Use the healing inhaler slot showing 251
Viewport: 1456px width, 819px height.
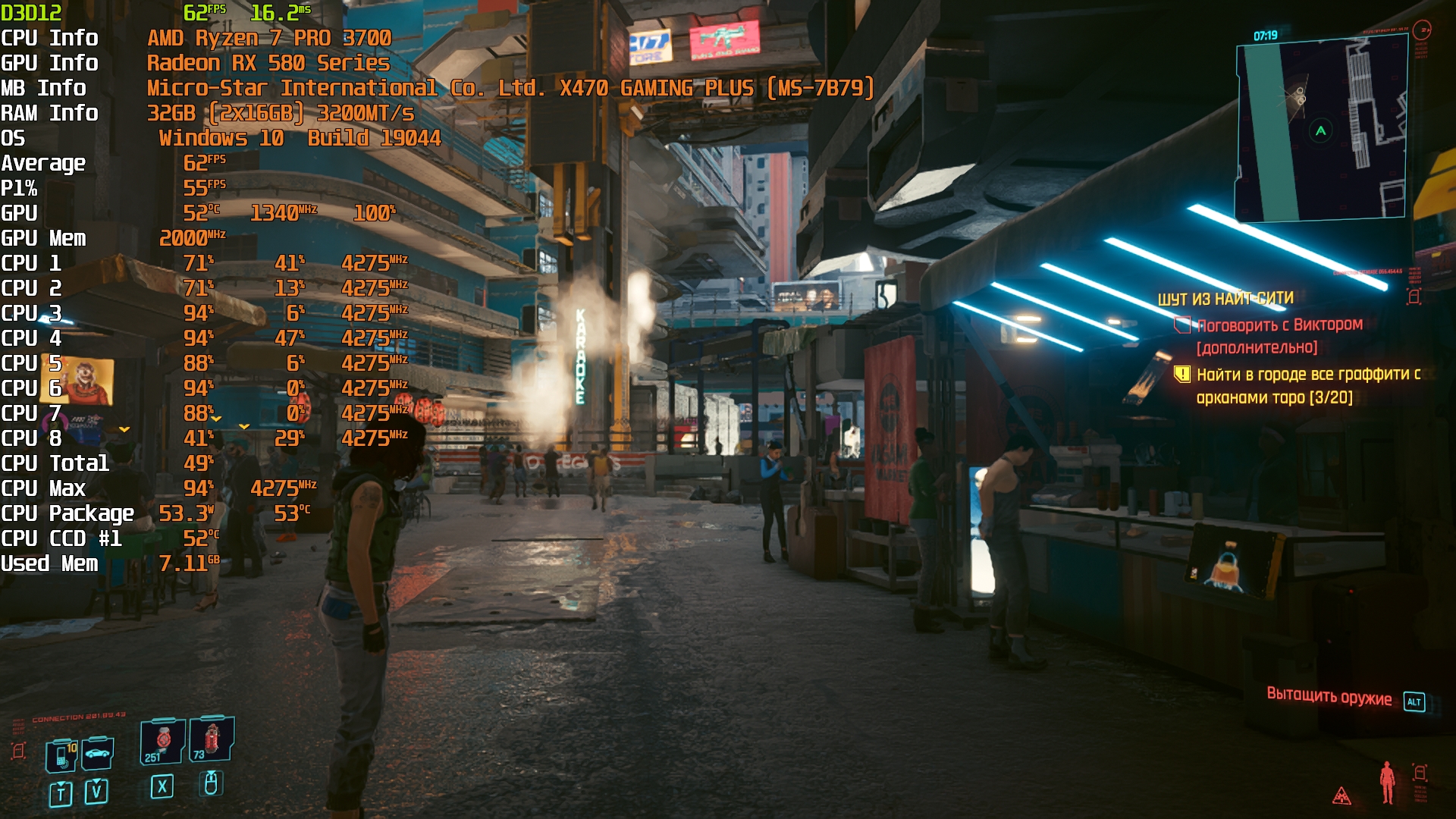[162, 742]
